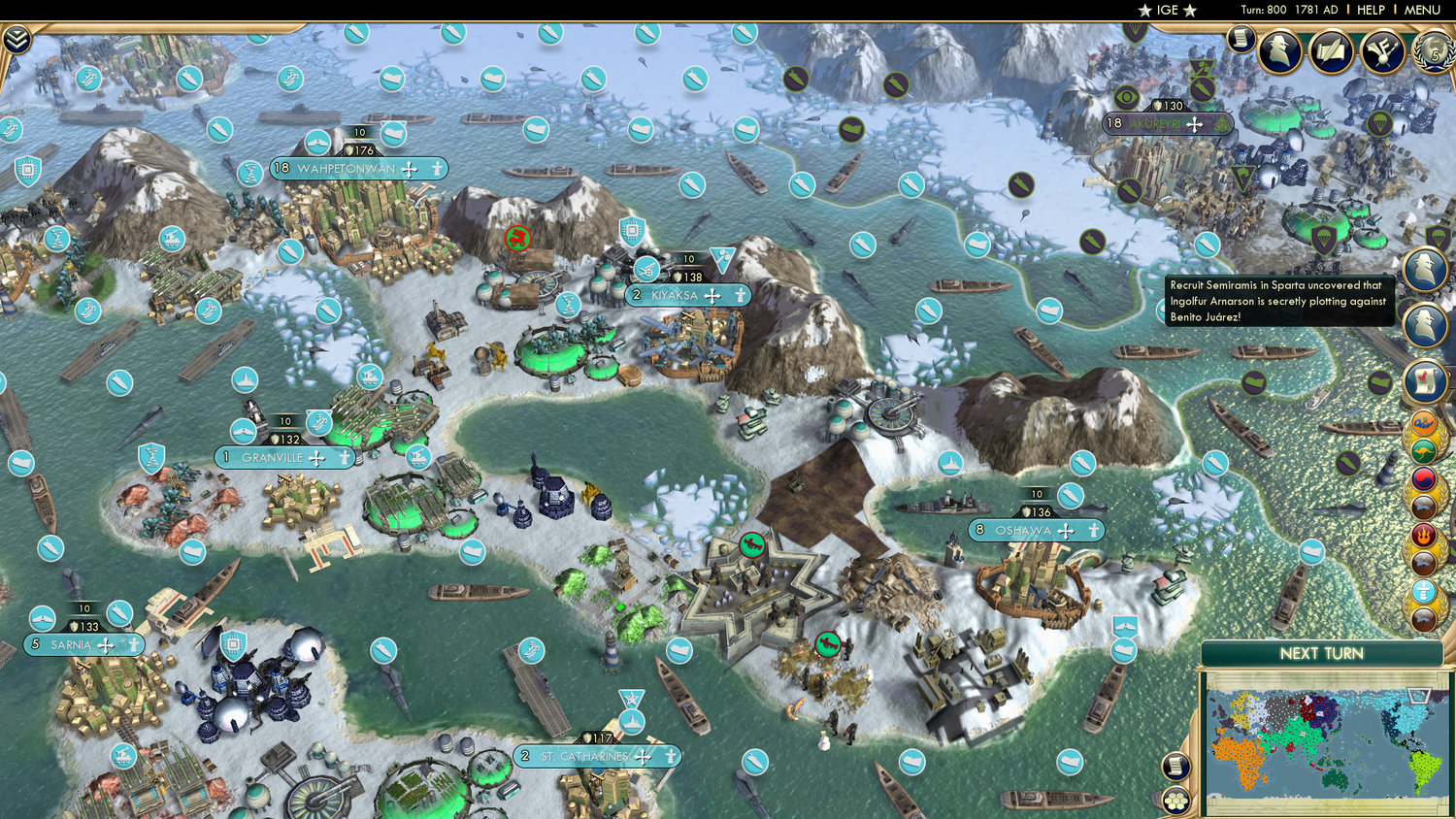Click the kangaroo notification medal

[1422, 450]
